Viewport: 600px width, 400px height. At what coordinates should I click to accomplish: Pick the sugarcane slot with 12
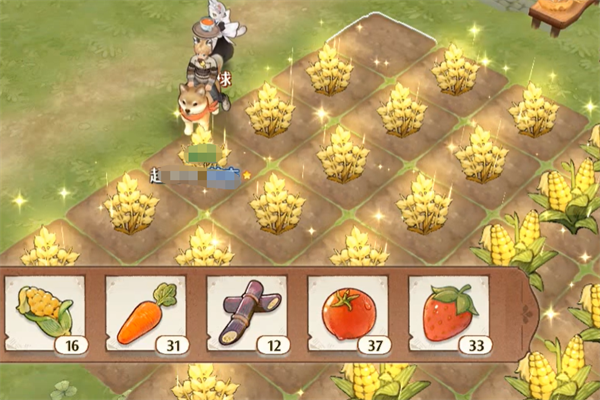247,316
